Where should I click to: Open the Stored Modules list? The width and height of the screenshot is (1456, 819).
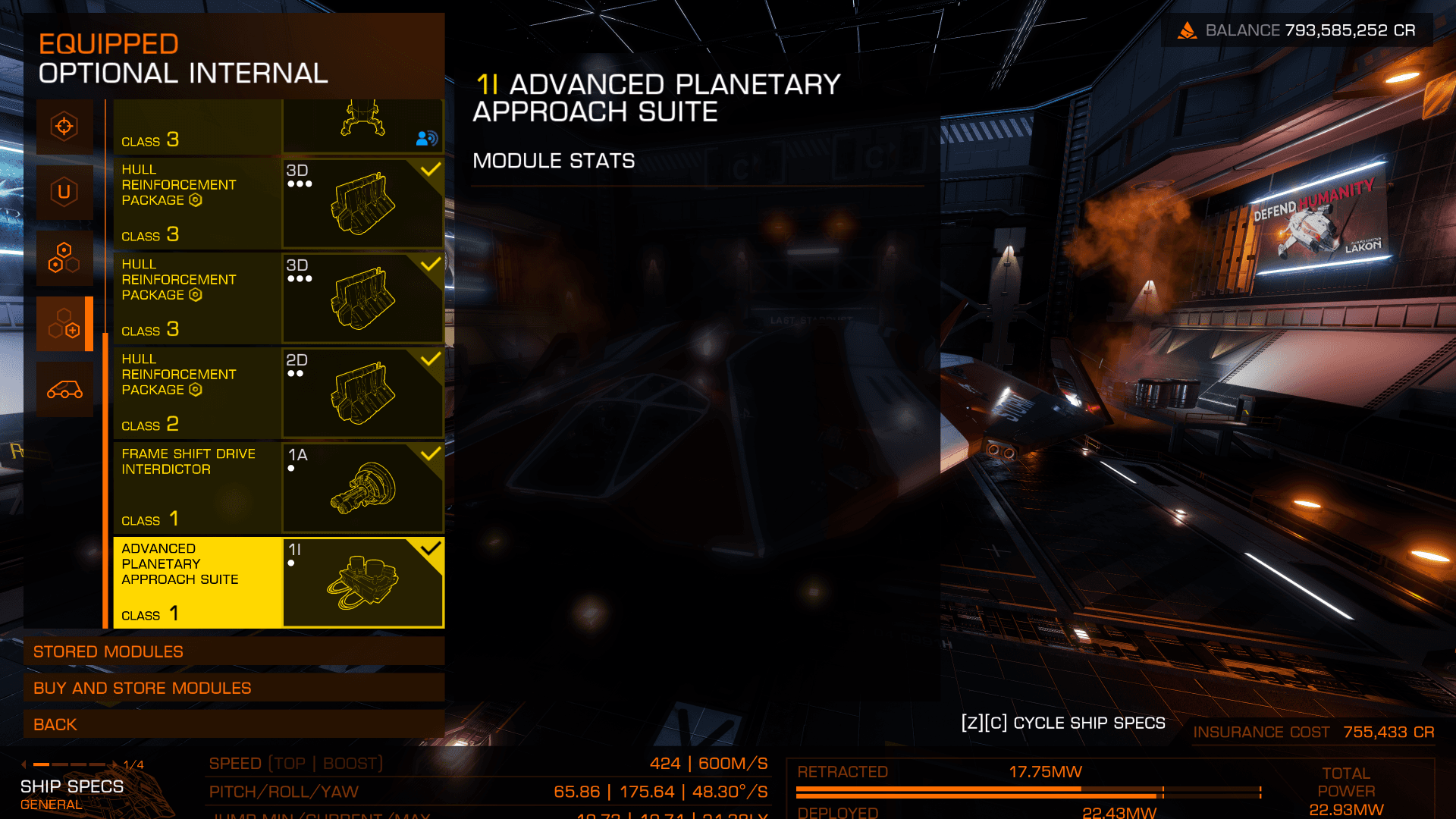(234, 651)
